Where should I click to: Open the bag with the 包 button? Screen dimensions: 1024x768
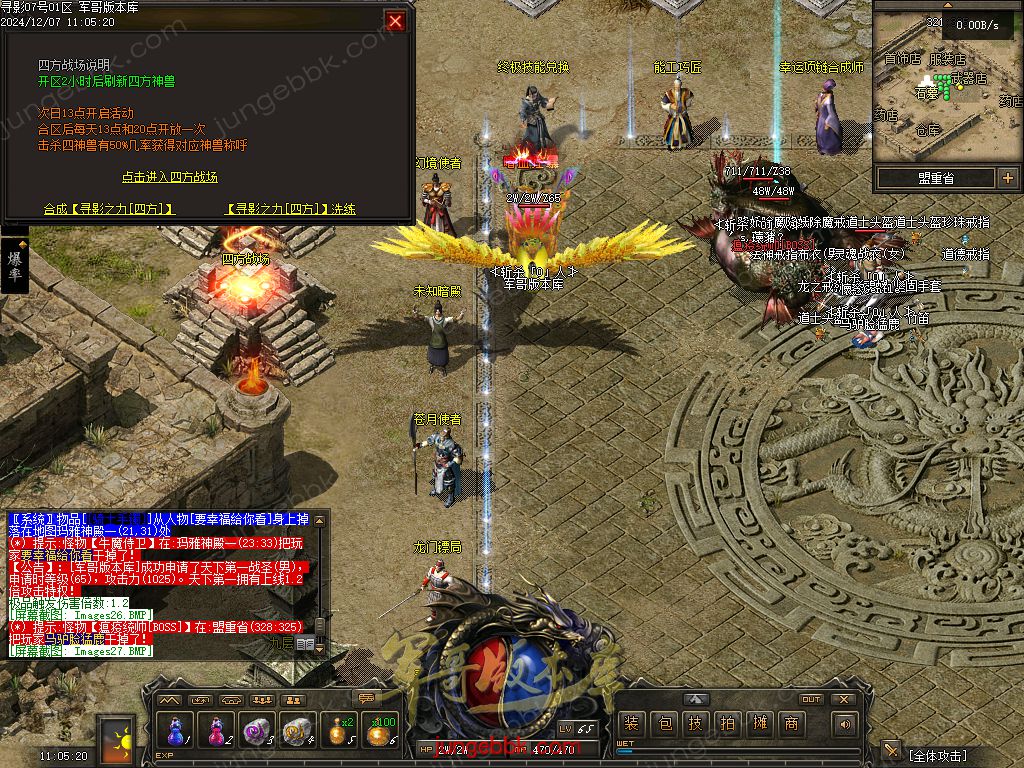663,724
